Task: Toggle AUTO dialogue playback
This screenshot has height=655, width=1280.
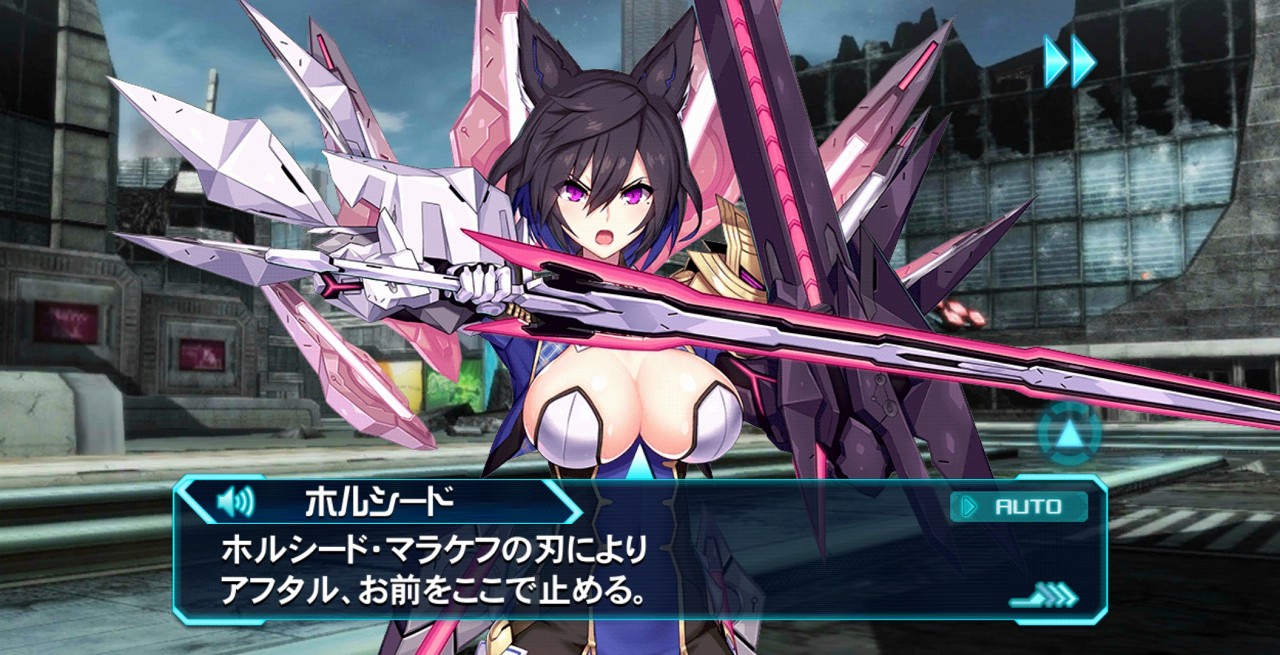Action: [1018, 506]
